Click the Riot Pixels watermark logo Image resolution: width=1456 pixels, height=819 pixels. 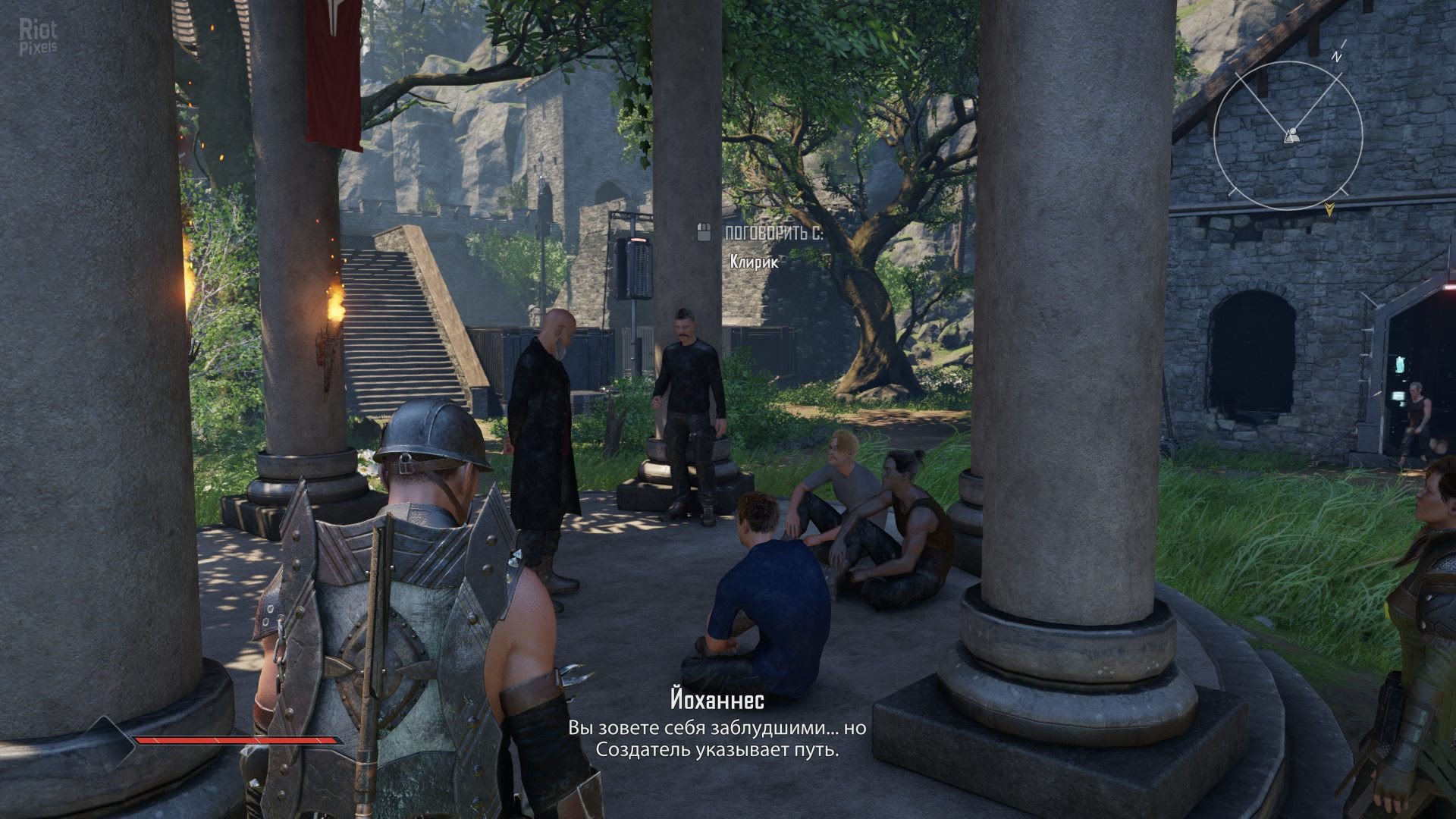[38, 38]
